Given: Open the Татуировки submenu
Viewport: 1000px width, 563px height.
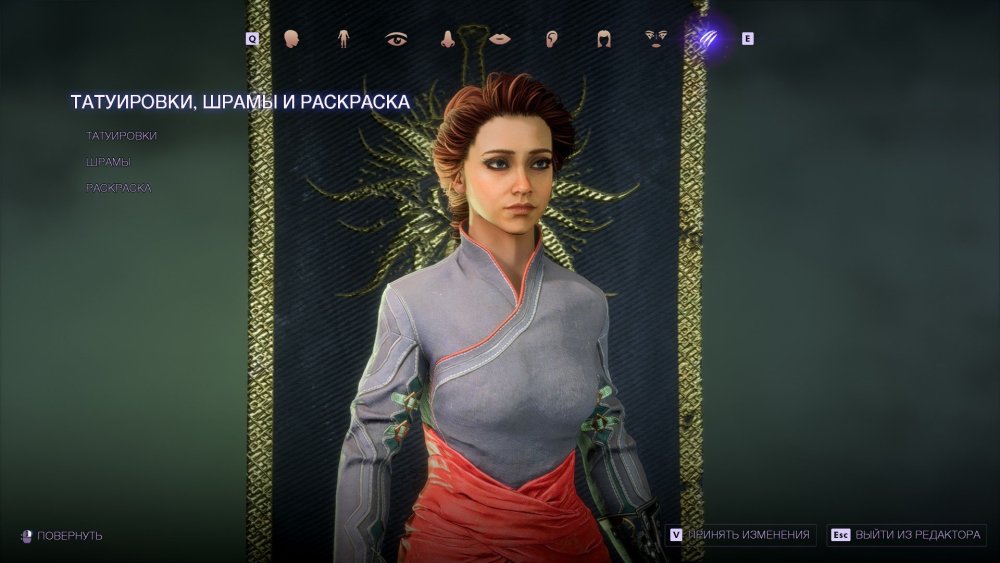Looking at the screenshot, I should (x=121, y=135).
